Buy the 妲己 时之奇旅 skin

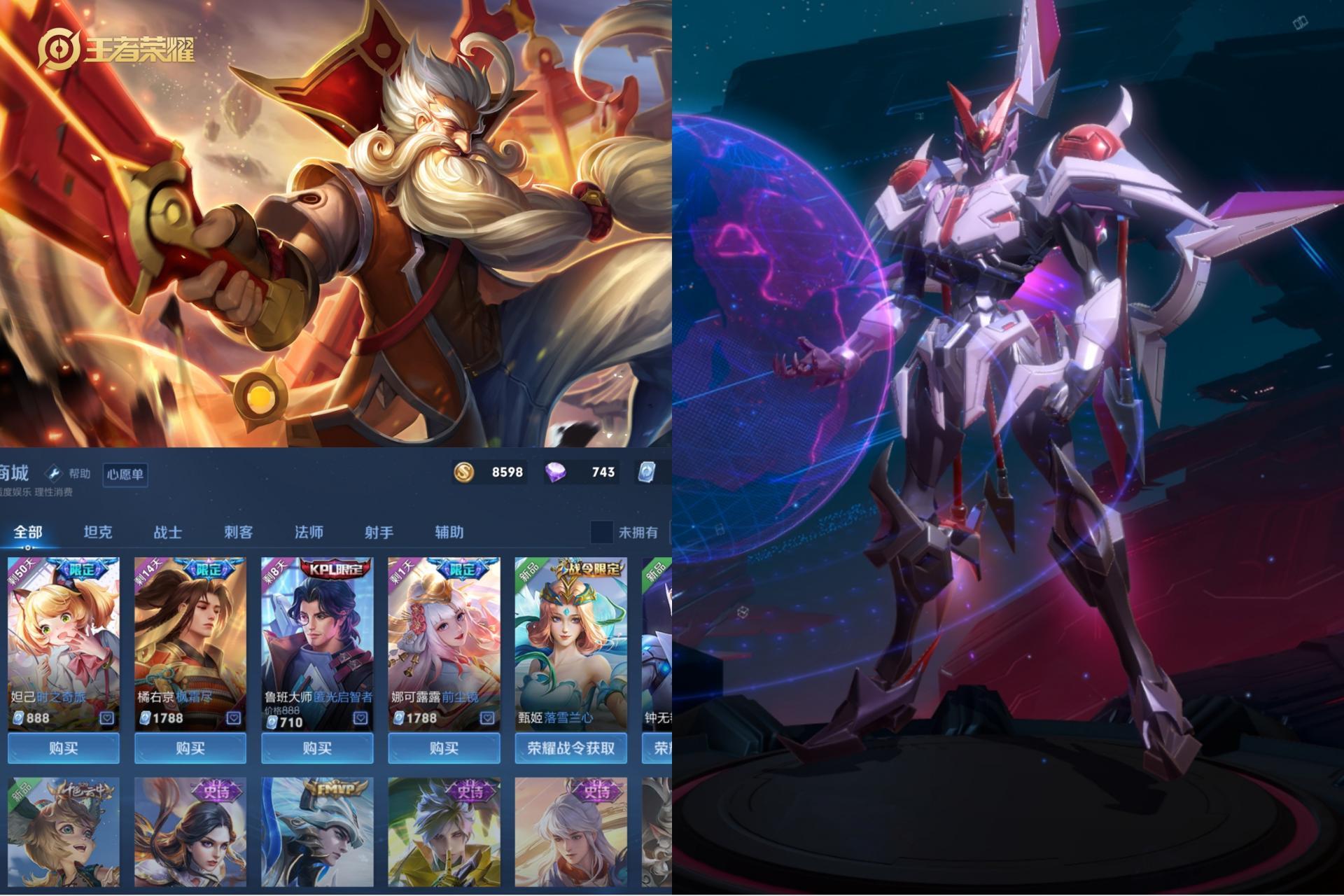pos(64,748)
